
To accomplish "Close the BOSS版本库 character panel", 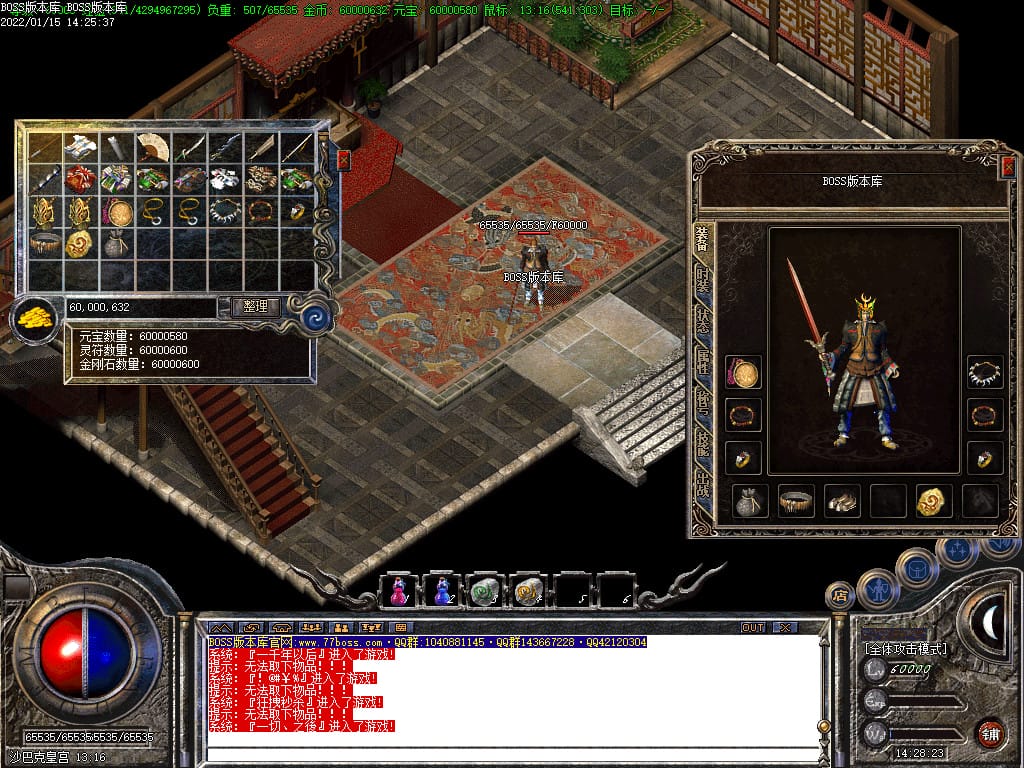I will tap(1008, 167).
